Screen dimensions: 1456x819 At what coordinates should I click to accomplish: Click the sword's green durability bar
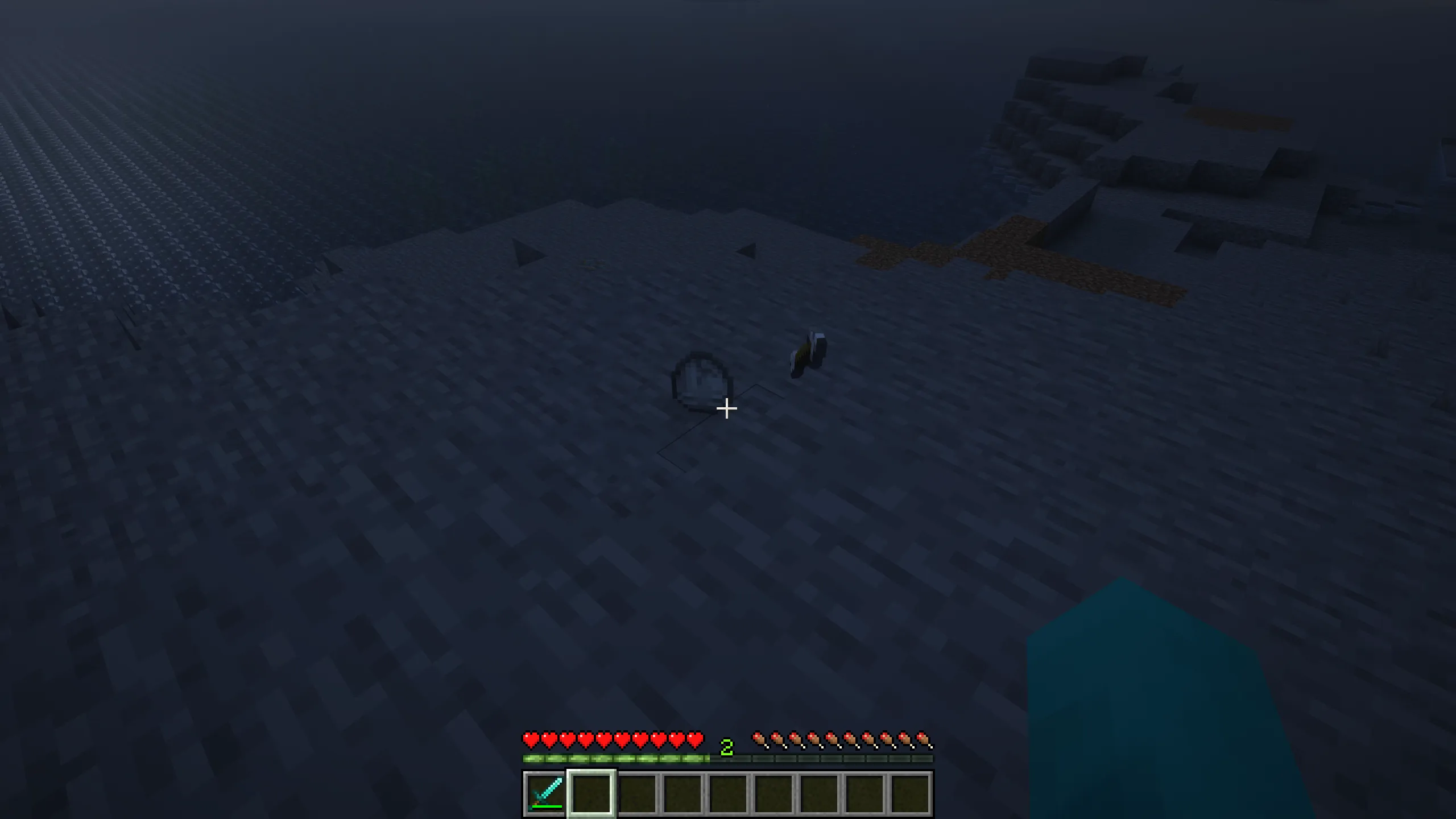tap(547, 806)
